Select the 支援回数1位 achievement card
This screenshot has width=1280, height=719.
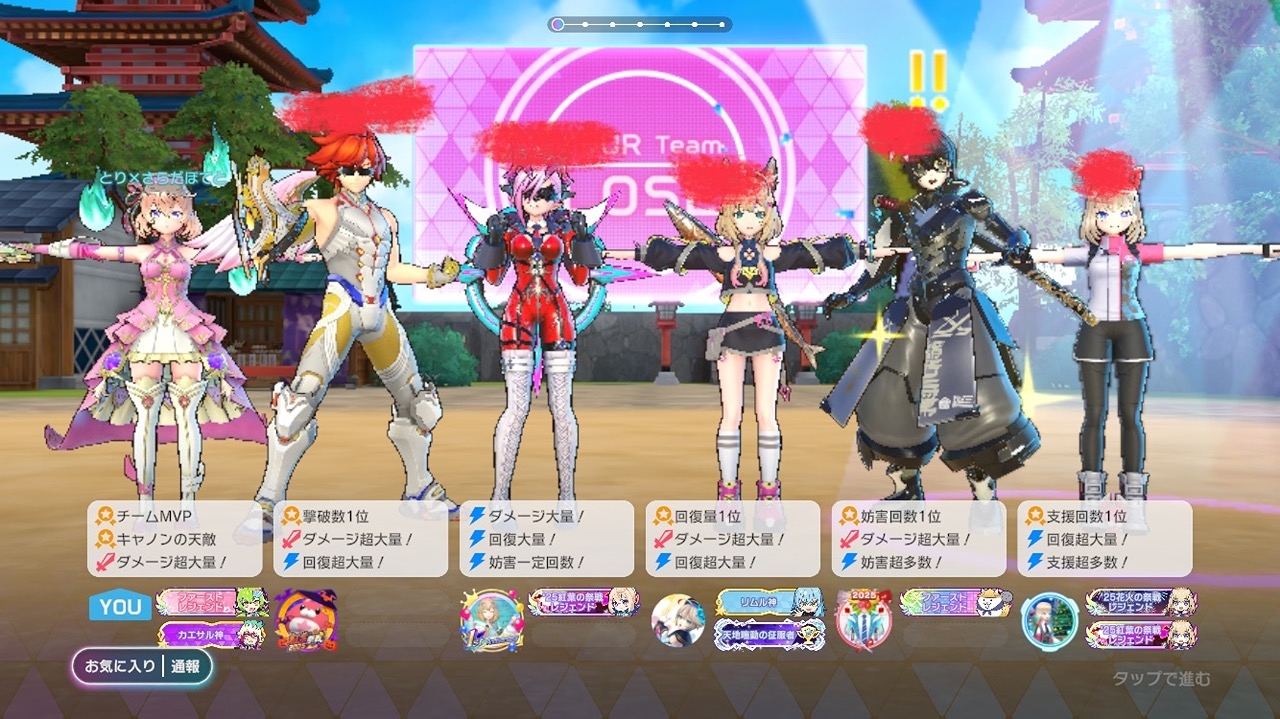pyautogui.click(x=1105, y=539)
